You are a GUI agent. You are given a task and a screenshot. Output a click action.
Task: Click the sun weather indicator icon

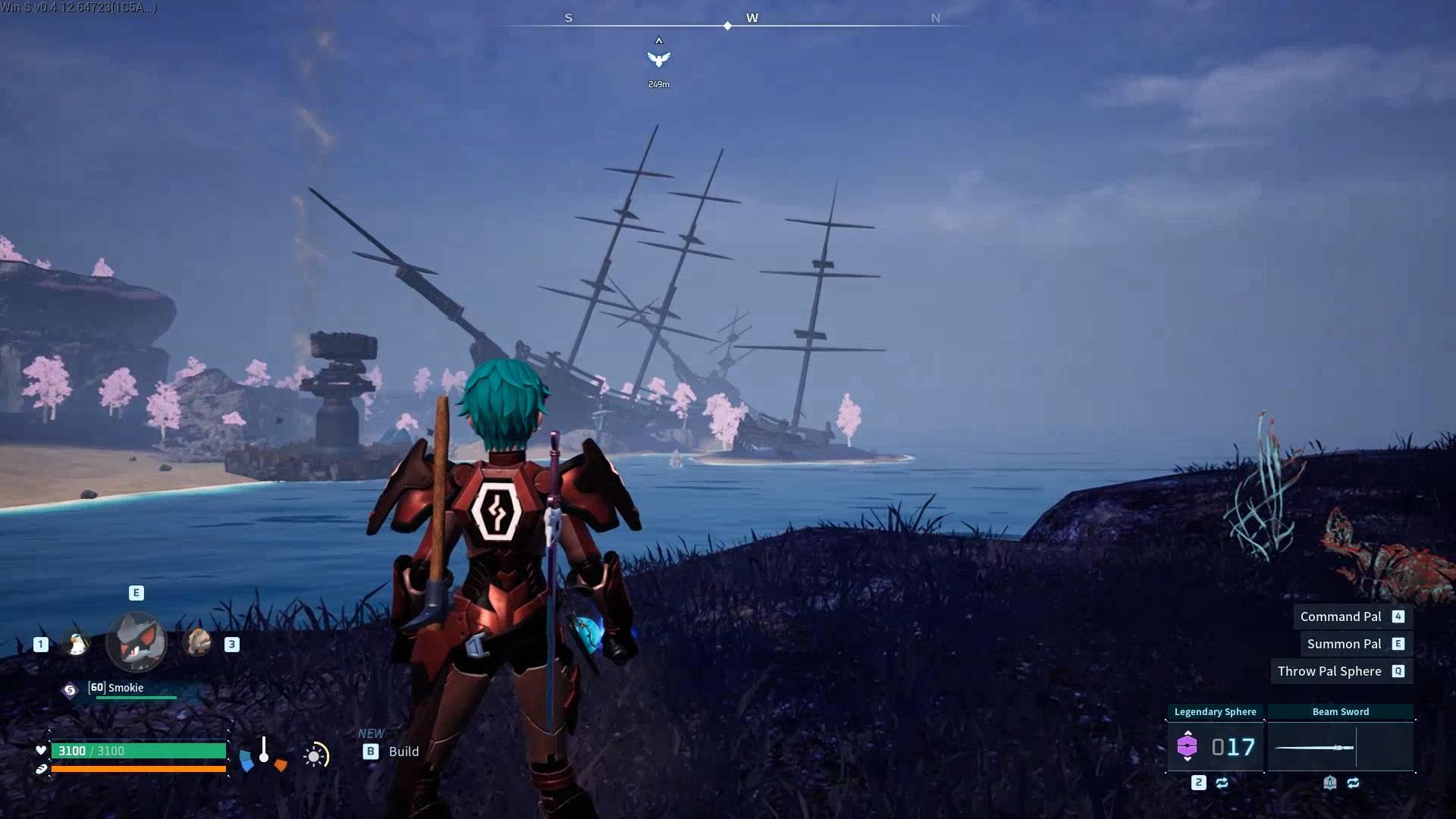[314, 755]
